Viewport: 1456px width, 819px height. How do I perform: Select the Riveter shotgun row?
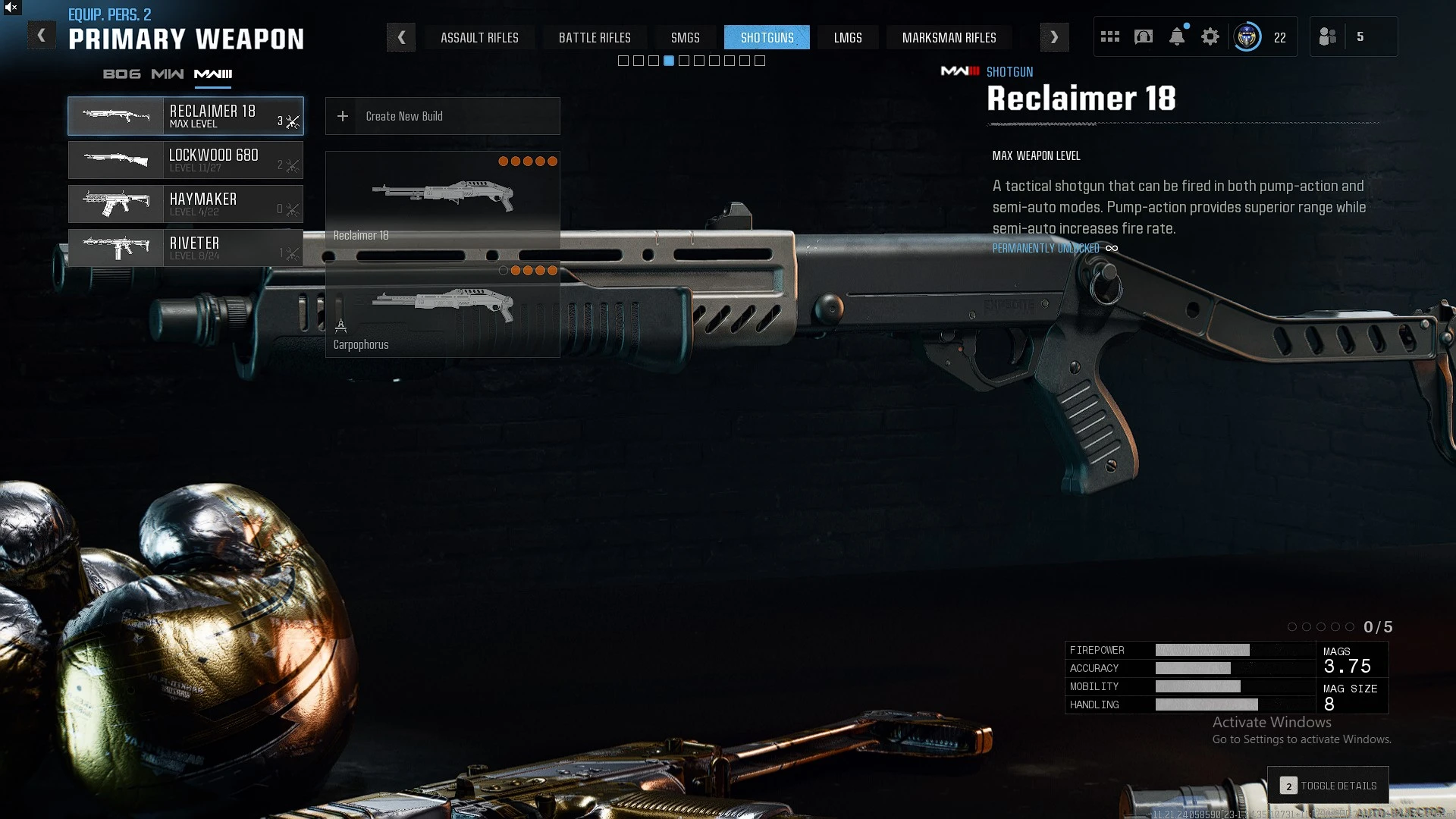tap(186, 248)
